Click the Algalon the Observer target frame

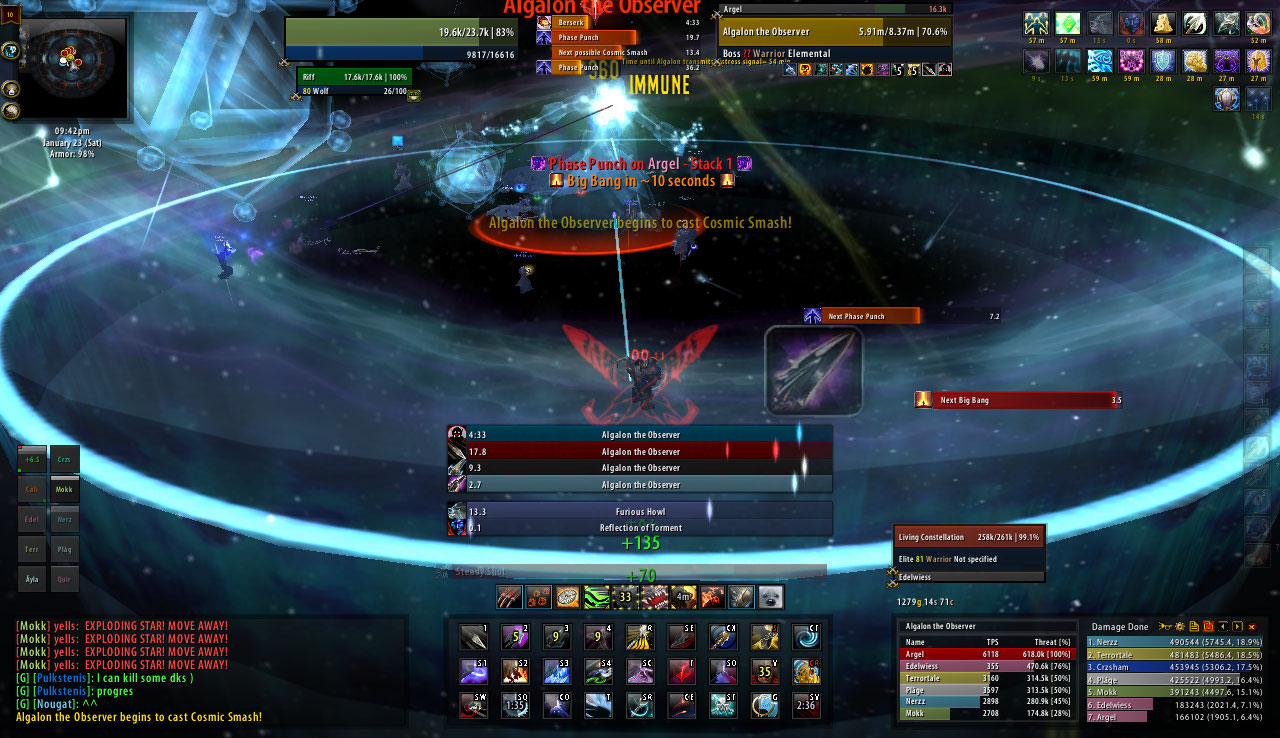pos(835,31)
